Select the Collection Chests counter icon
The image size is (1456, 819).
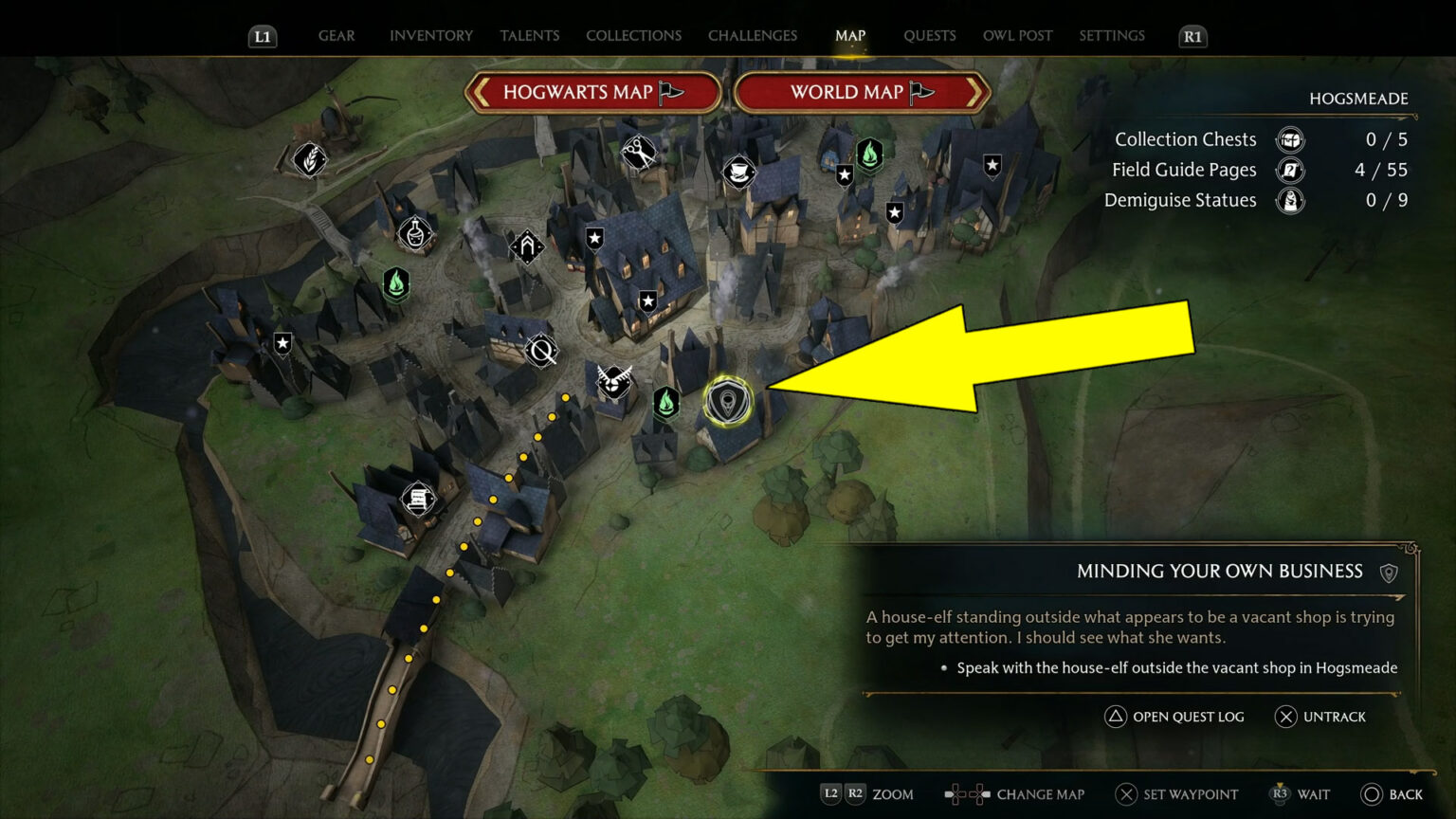1290,139
